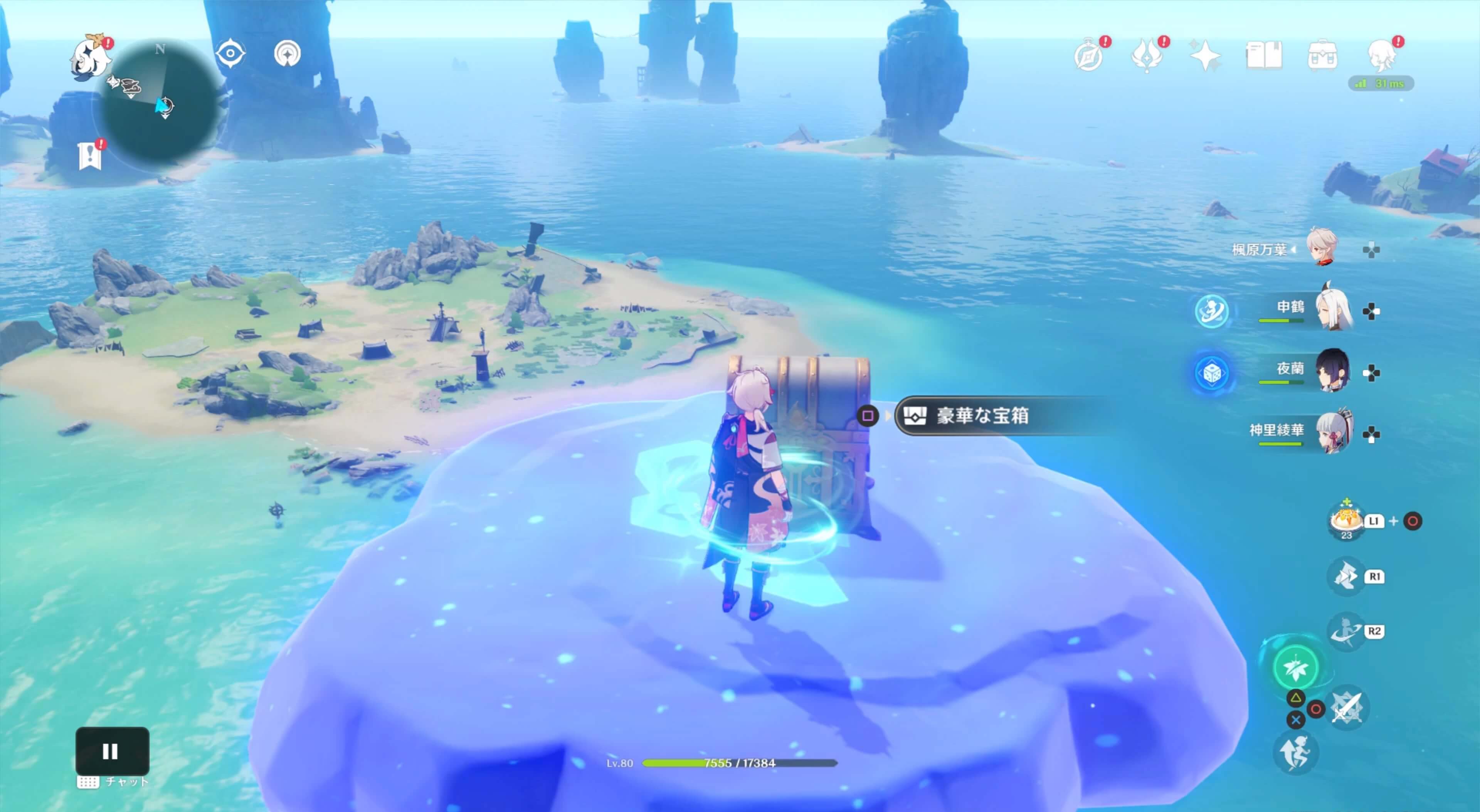Open the adventurer handbook icon
The height and width of the screenshot is (812, 1480).
[1263, 56]
